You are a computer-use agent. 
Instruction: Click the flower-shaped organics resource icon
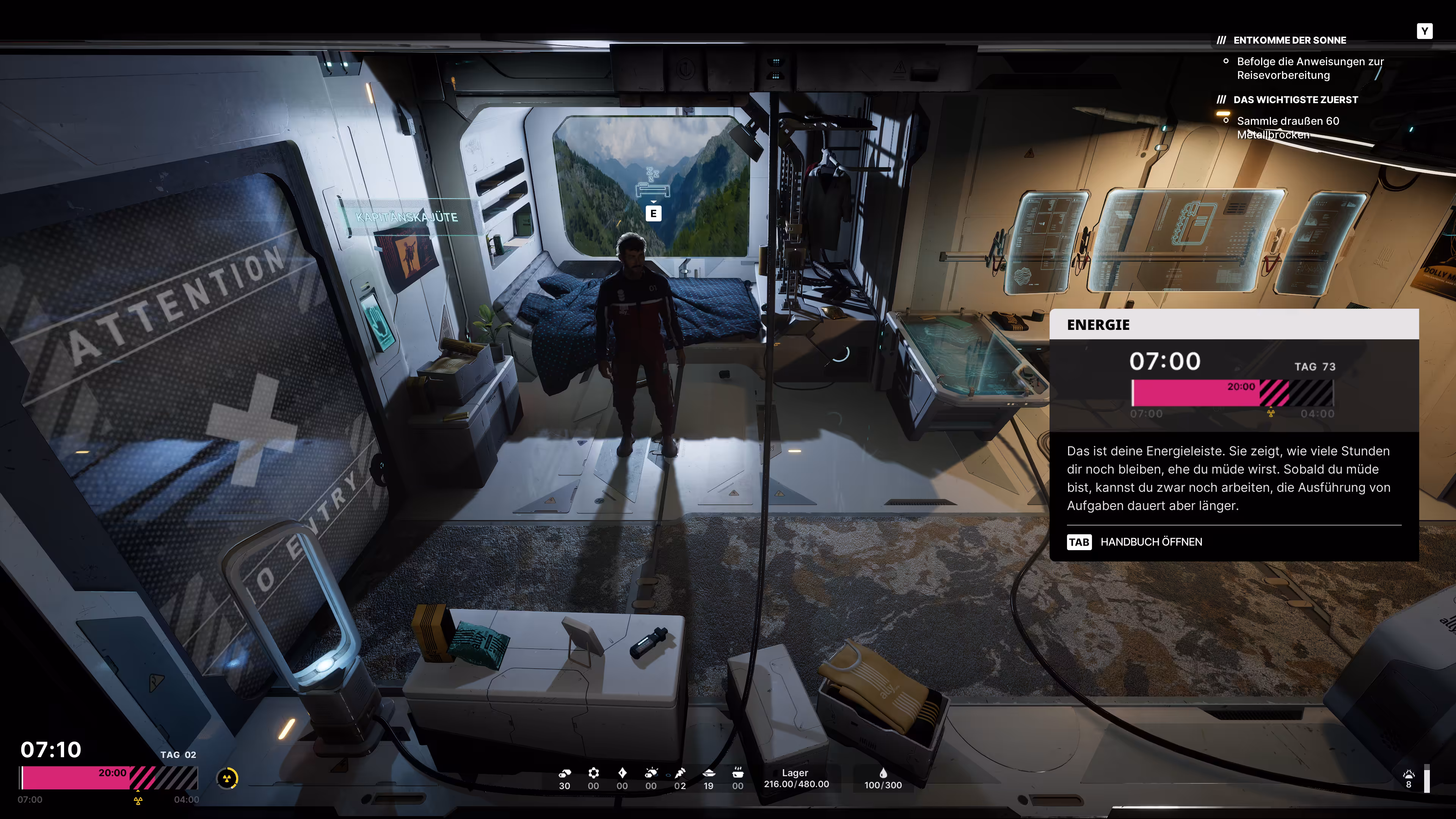[x=593, y=773]
